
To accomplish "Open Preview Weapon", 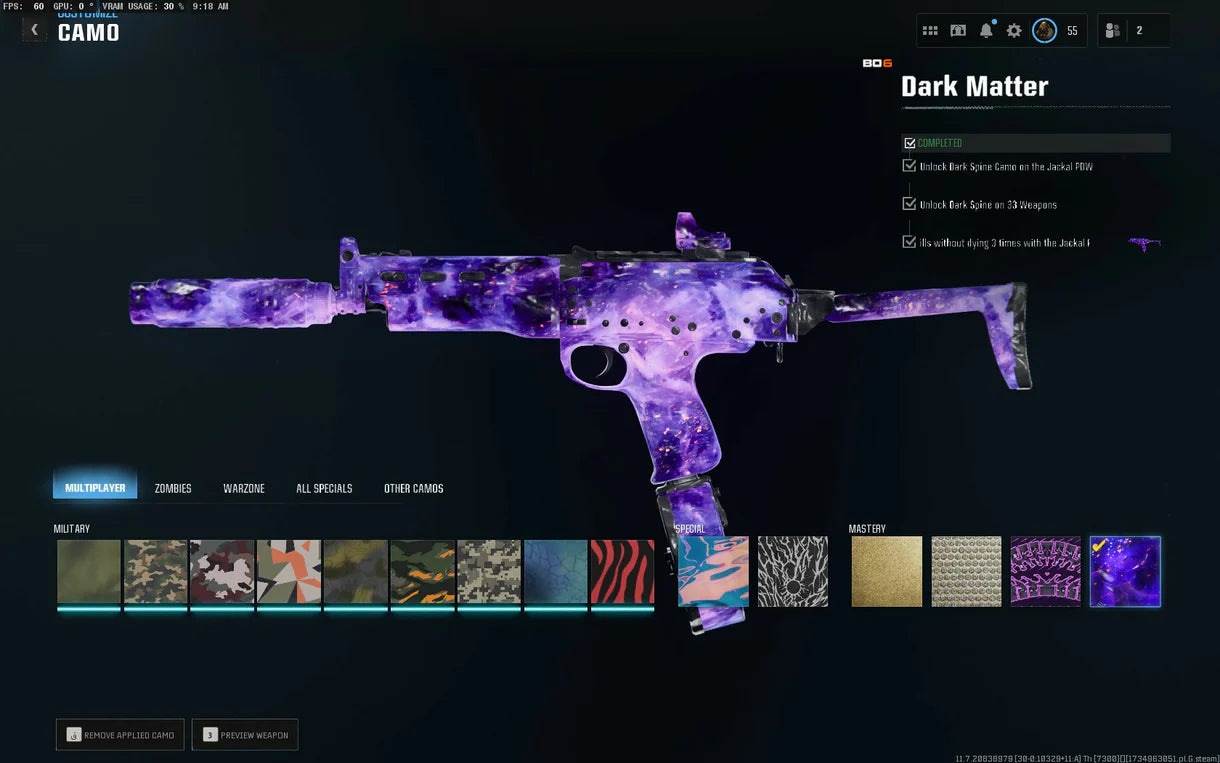I will pyautogui.click(x=245, y=735).
